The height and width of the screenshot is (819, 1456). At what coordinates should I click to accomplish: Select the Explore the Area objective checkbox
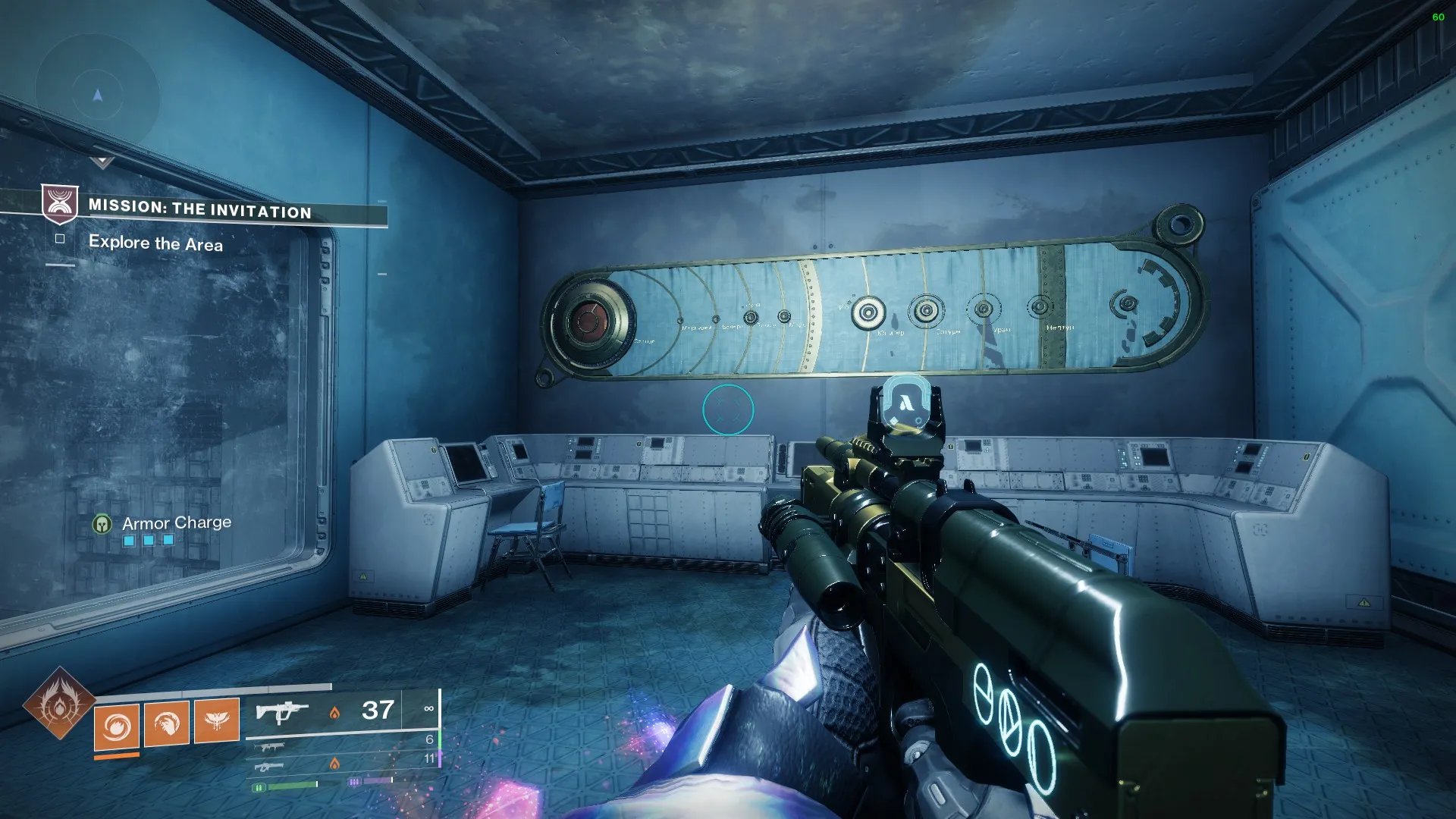60,239
